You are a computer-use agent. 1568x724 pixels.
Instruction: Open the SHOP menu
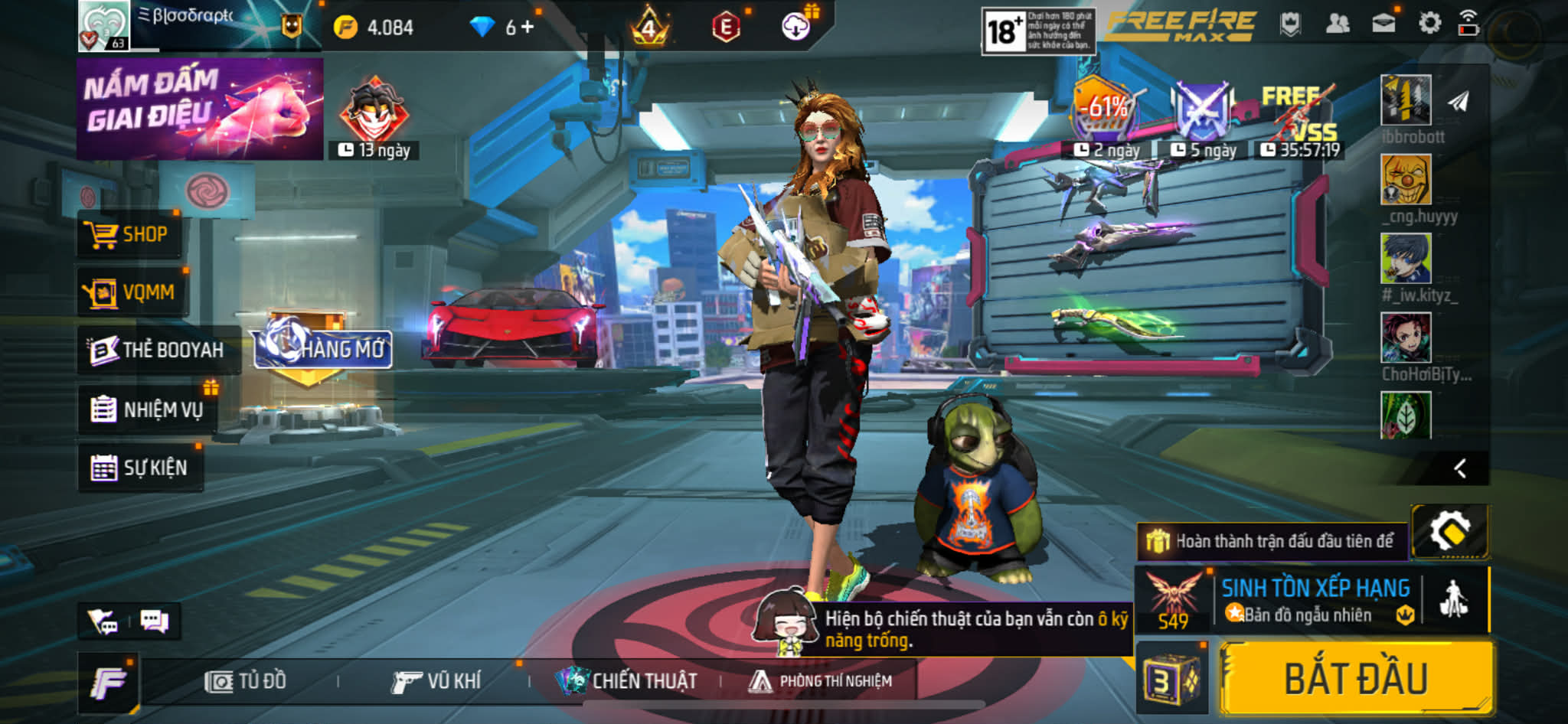point(129,234)
